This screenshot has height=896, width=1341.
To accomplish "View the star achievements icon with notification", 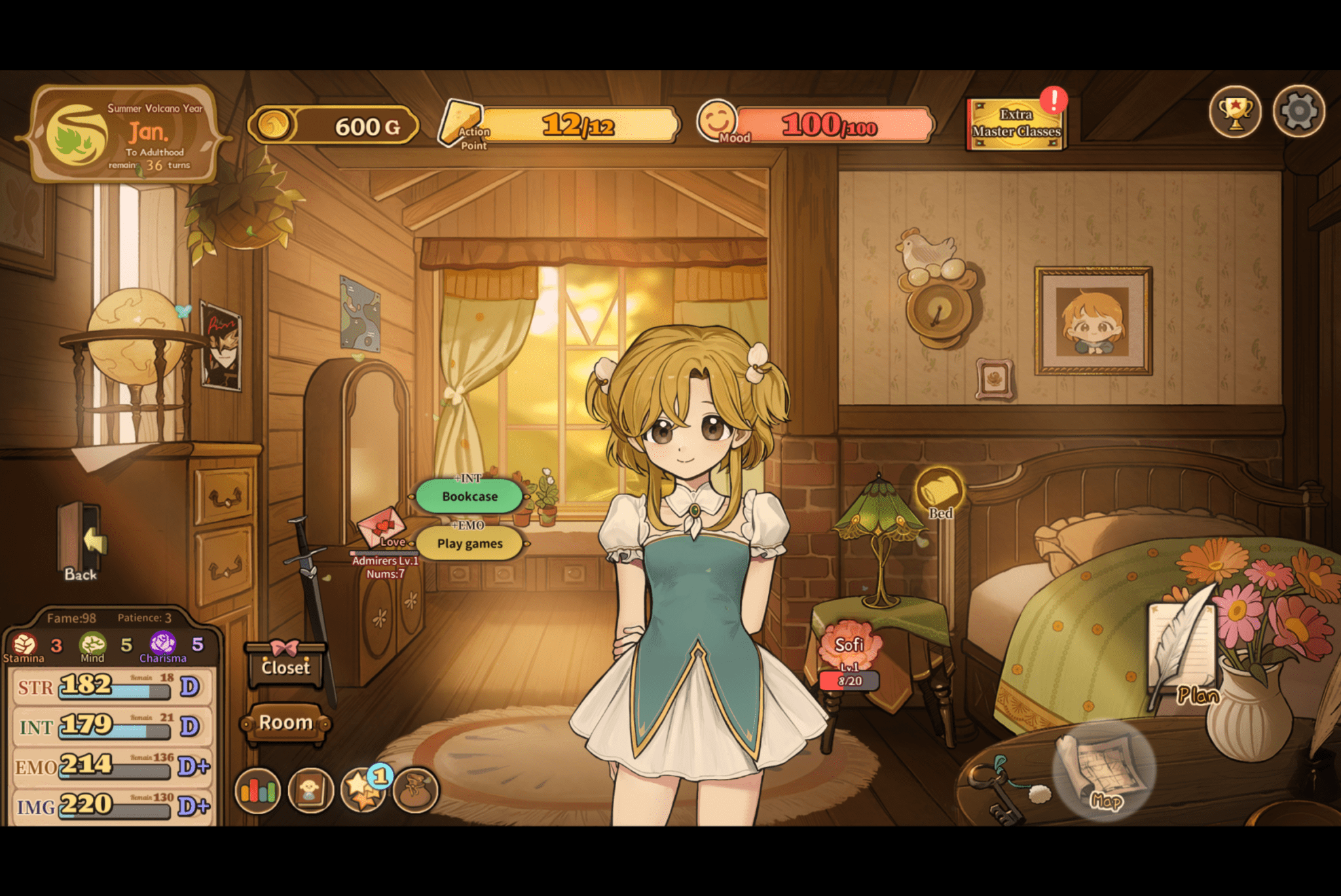I will click(365, 791).
